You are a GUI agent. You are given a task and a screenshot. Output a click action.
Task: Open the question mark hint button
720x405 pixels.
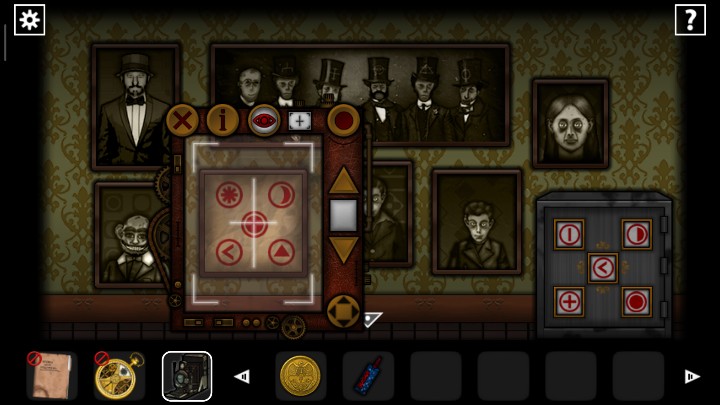690,19
